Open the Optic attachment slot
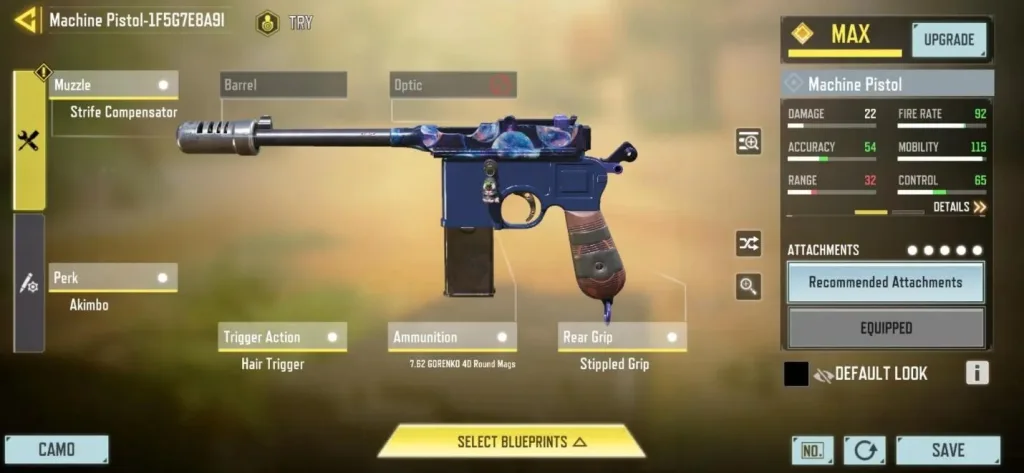 452,85
